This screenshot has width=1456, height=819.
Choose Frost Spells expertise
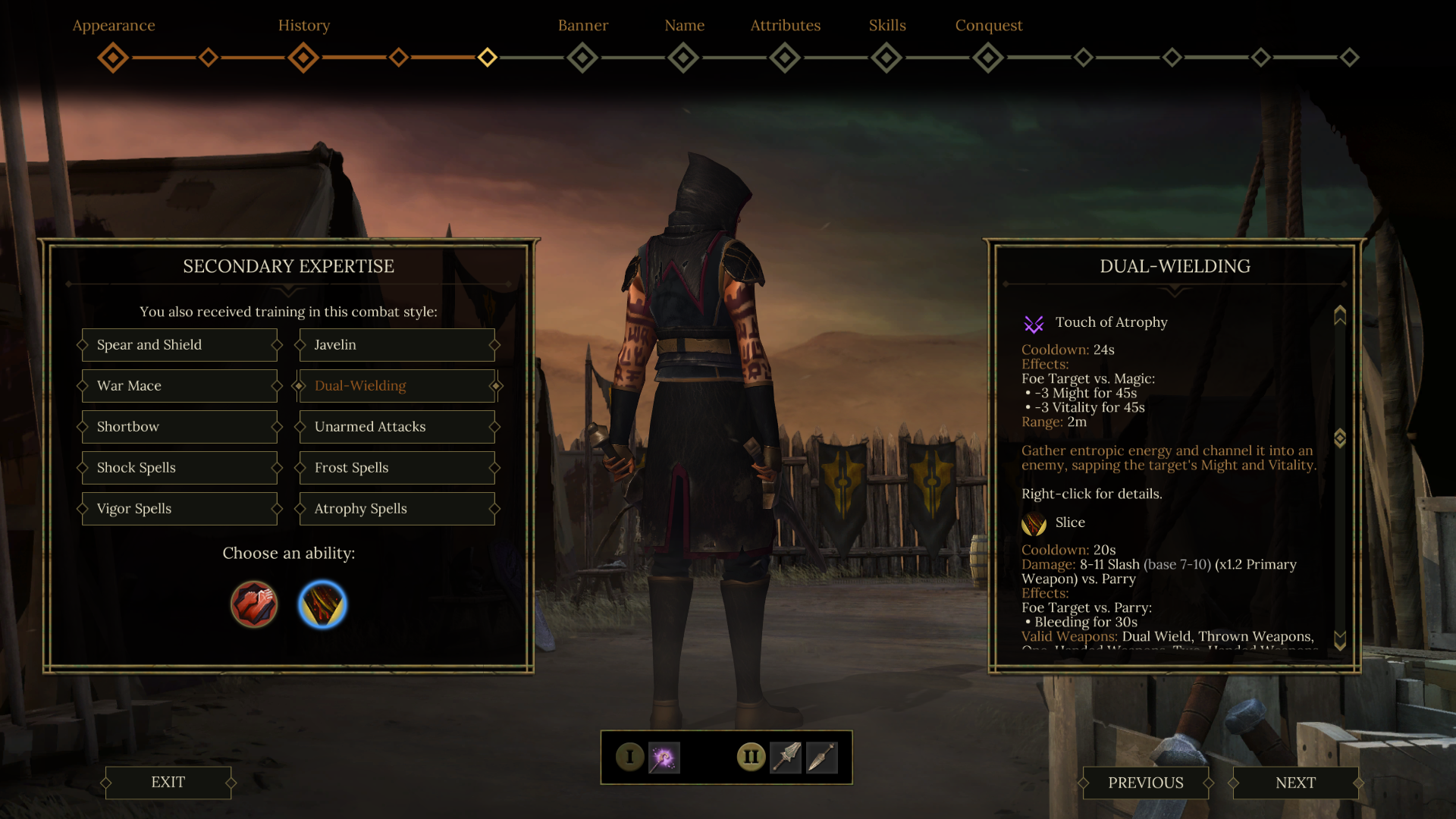point(397,468)
